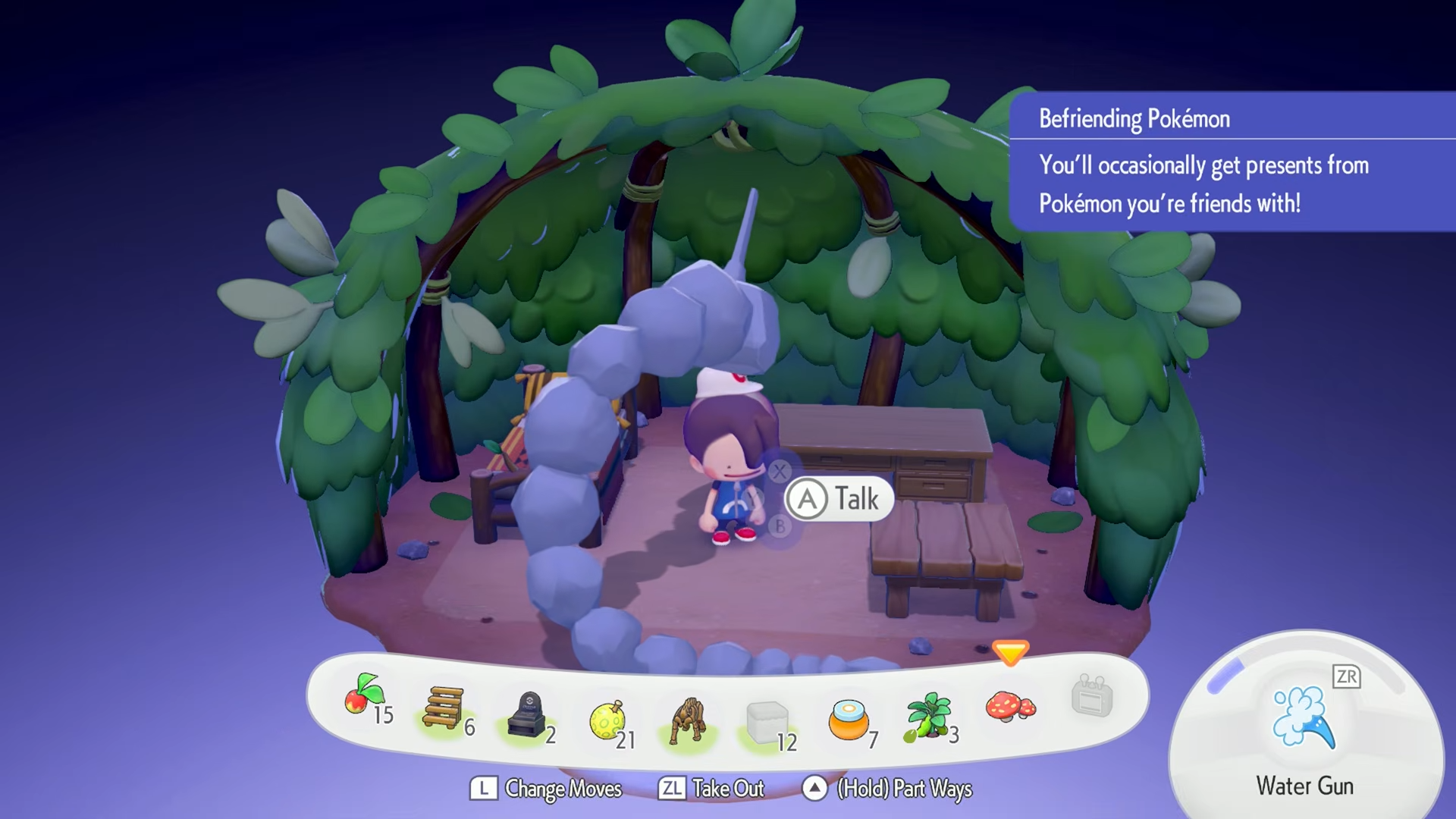Select the brown fossil skeleton item

tap(689, 720)
